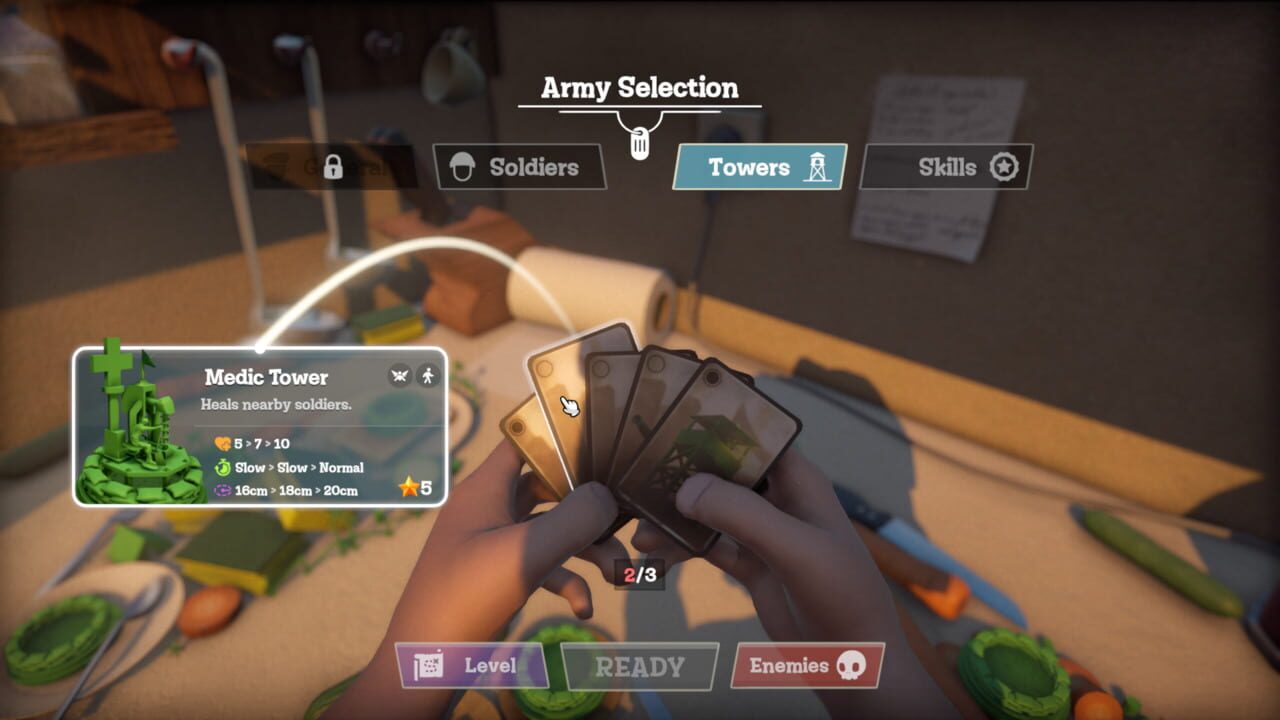Viewport: 1280px width, 720px height.
Task: Click the star badge icon on Skills tab
Action: tap(1003, 167)
